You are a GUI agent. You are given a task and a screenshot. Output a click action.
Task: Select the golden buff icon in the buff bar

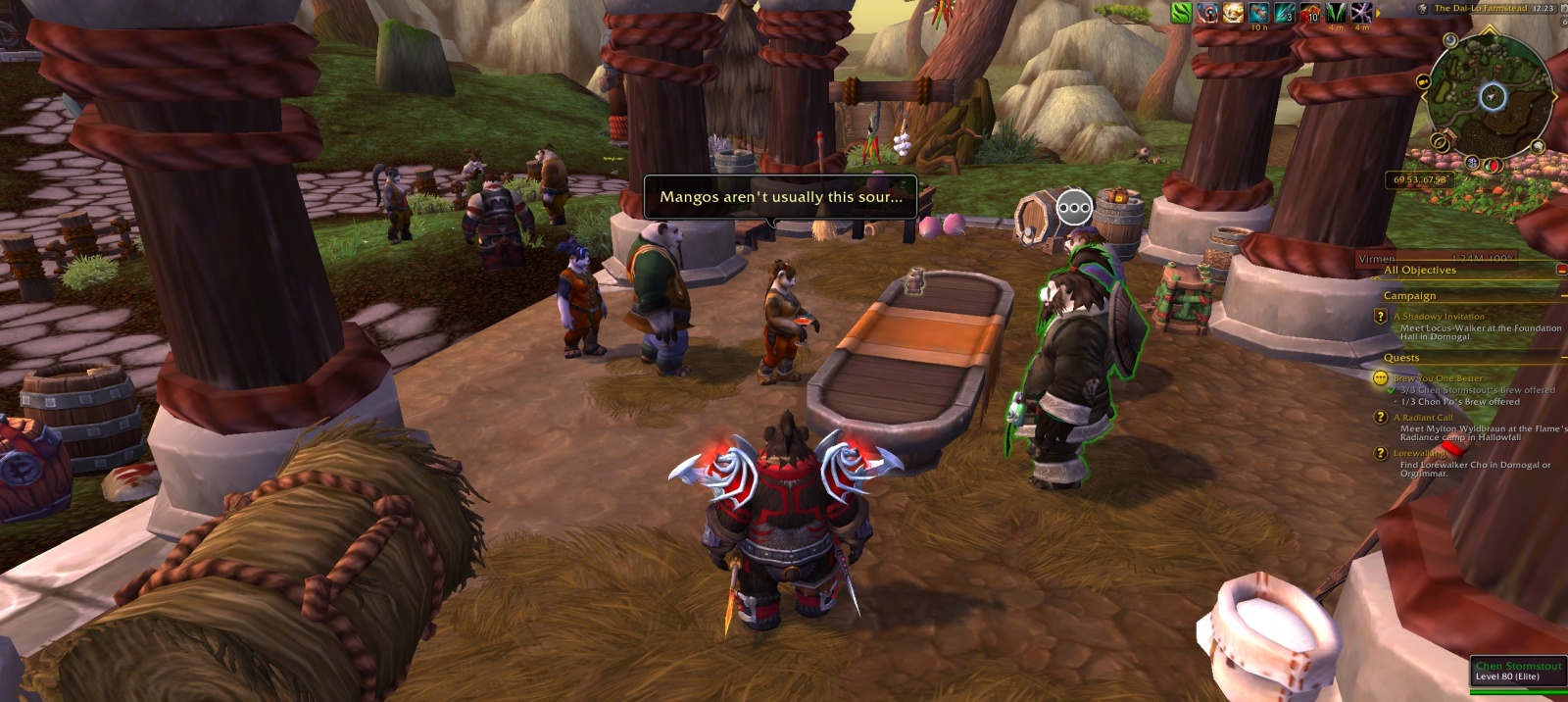click(1233, 13)
